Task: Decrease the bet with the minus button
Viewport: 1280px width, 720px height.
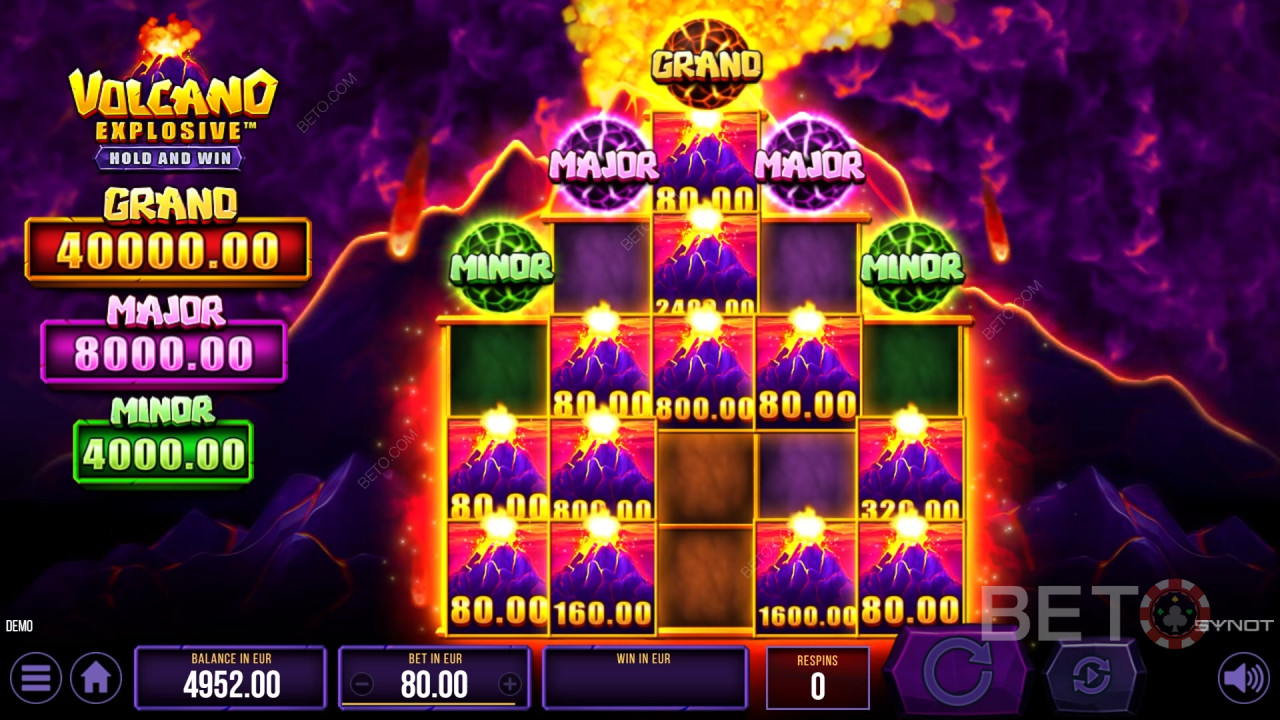Action: click(363, 685)
